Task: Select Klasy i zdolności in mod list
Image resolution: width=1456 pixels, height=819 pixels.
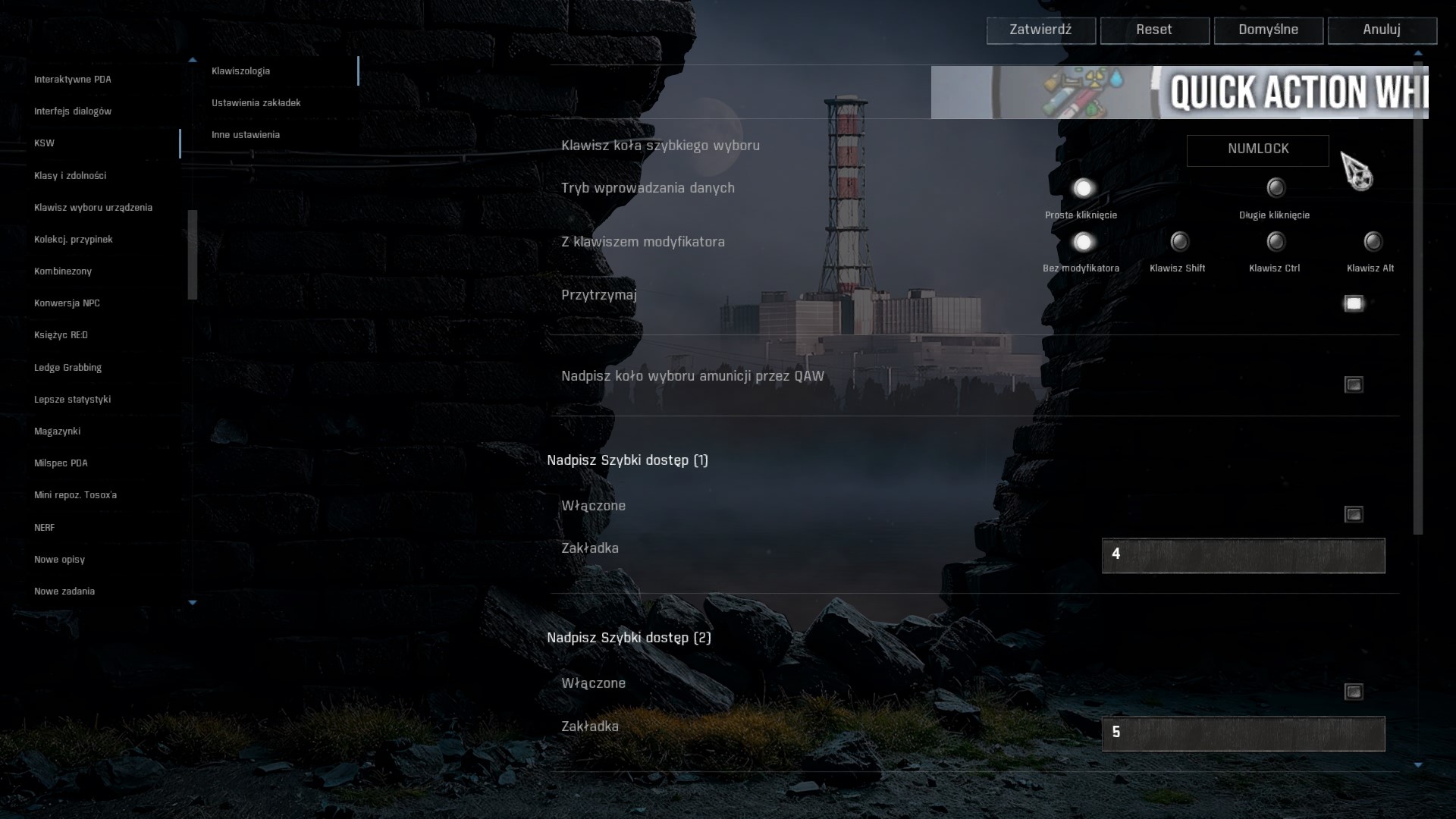Action: click(x=71, y=176)
